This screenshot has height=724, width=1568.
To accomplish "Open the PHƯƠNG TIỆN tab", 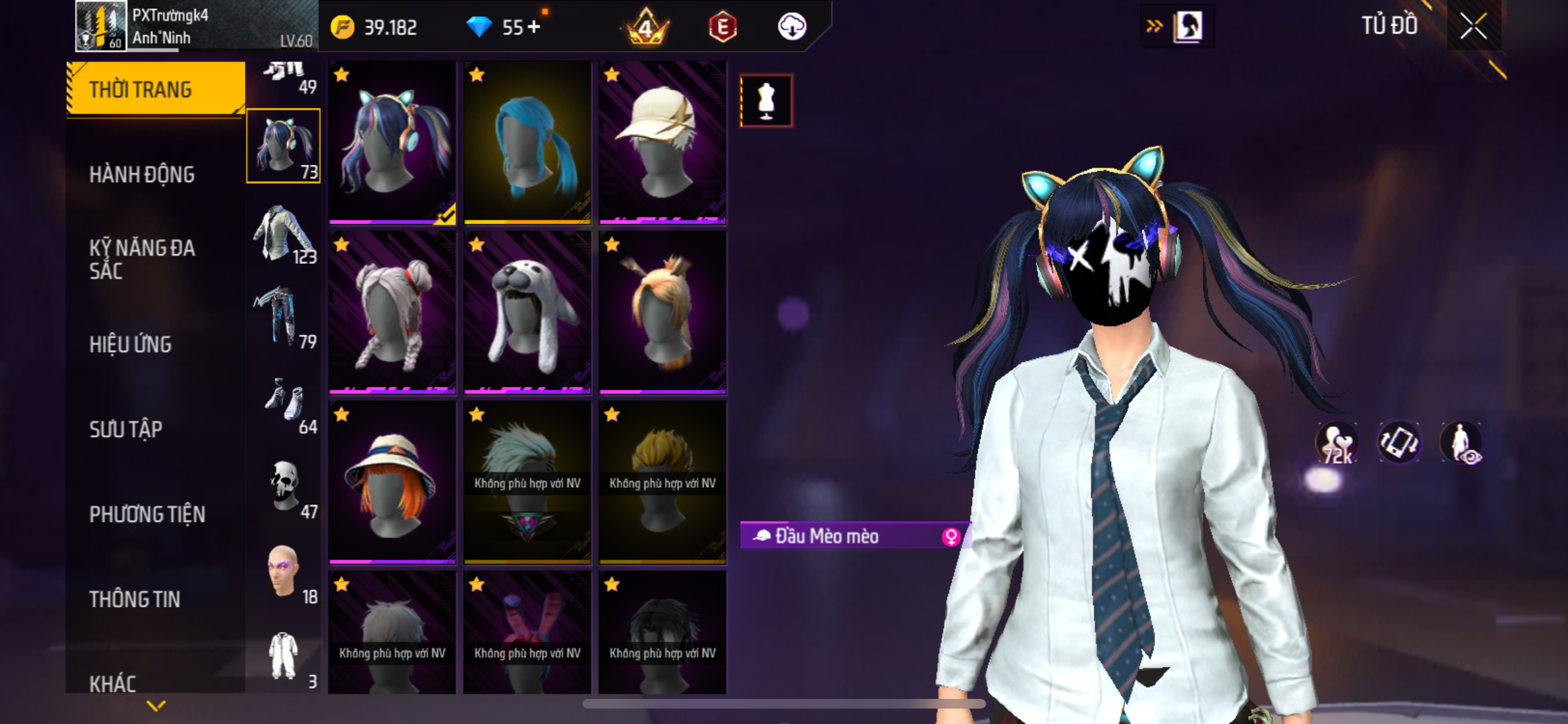I will point(147,514).
